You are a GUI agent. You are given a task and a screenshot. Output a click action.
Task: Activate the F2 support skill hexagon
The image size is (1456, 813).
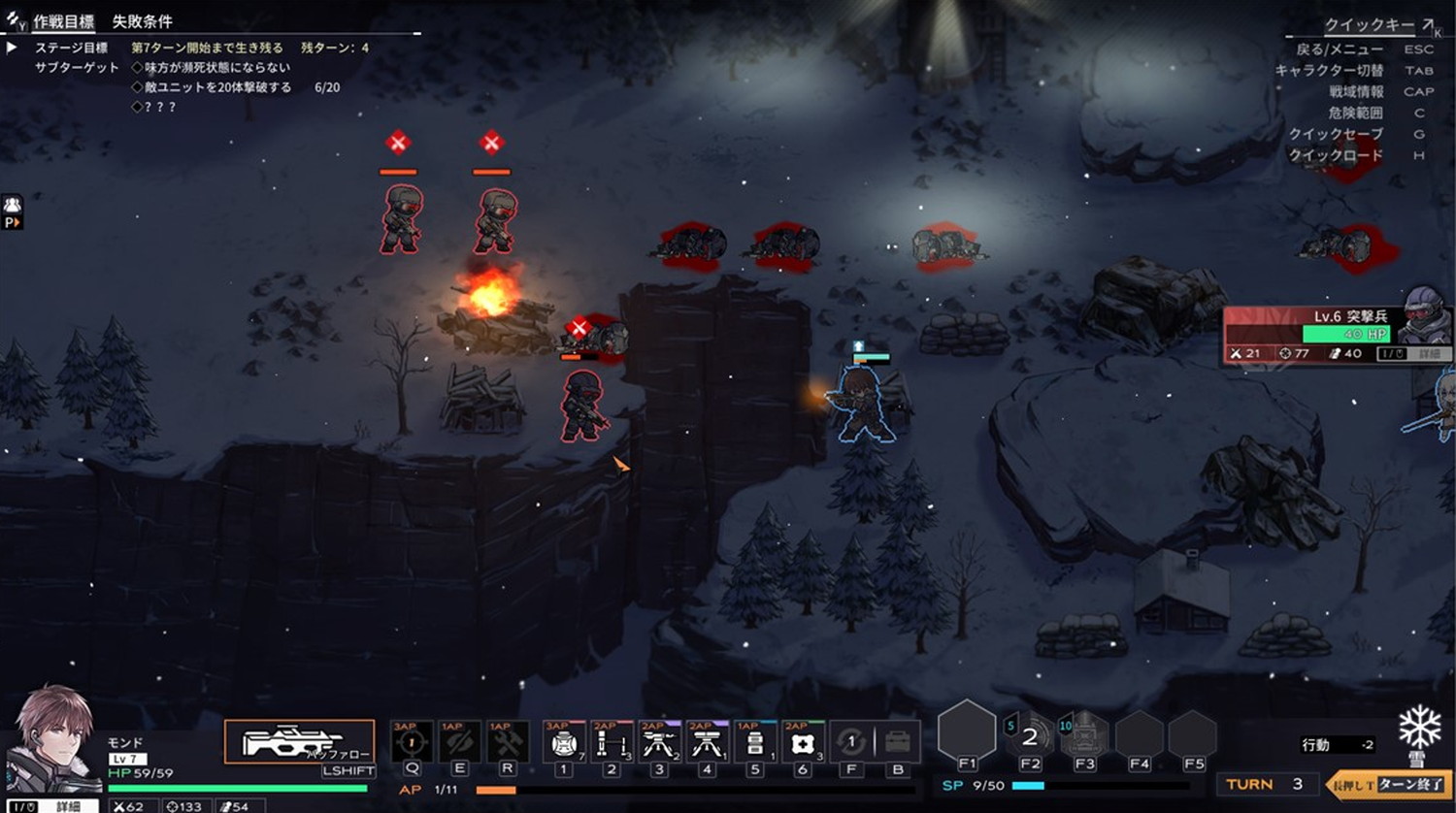click(1029, 735)
